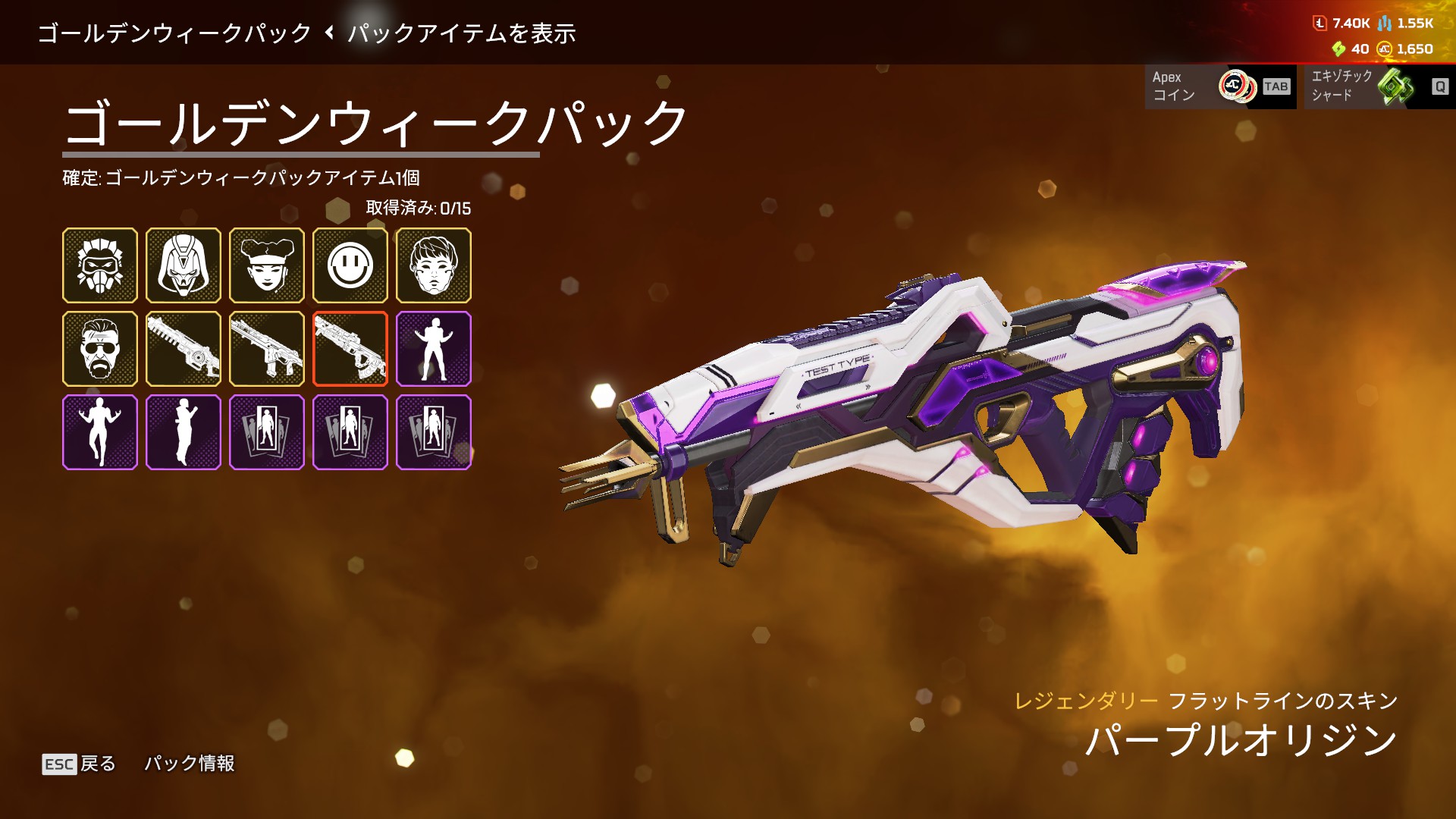The width and height of the screenshot is (1456, 819).
Task: Open the エキゾチックシャード button
Action: click(x=1379, y=86)
